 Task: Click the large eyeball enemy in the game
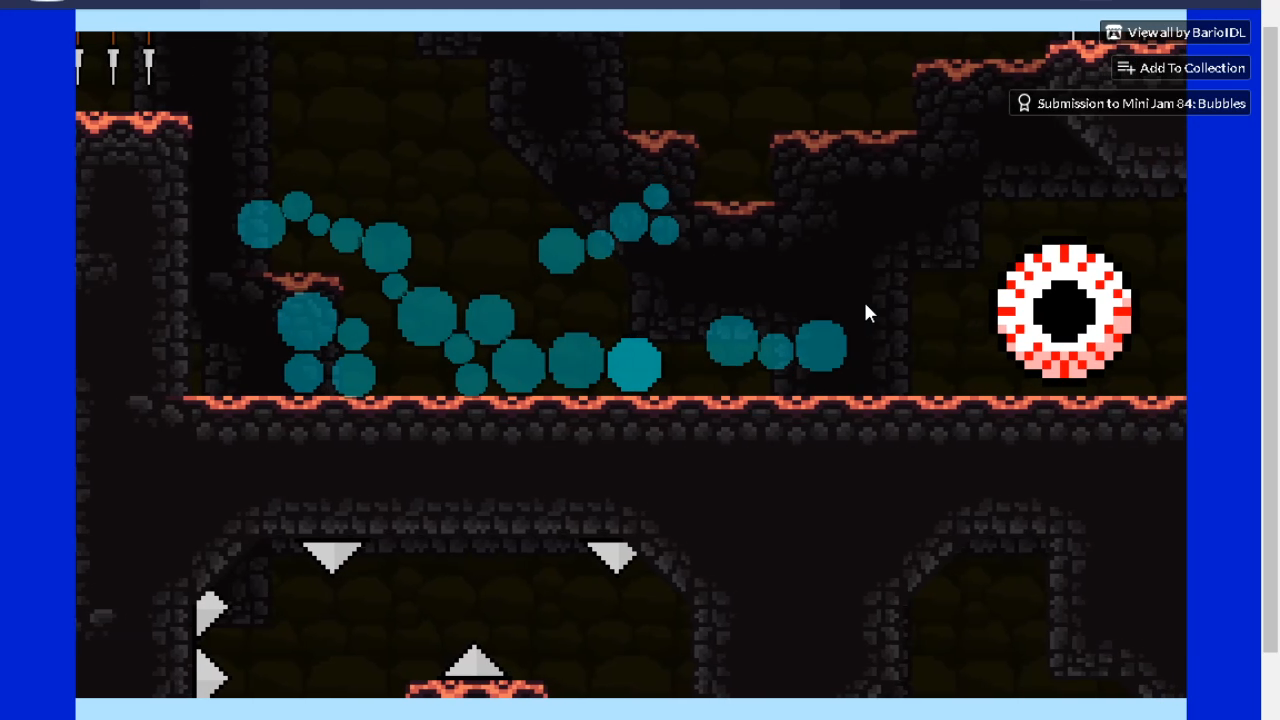pyautogui.click(x=1064, y=313)
